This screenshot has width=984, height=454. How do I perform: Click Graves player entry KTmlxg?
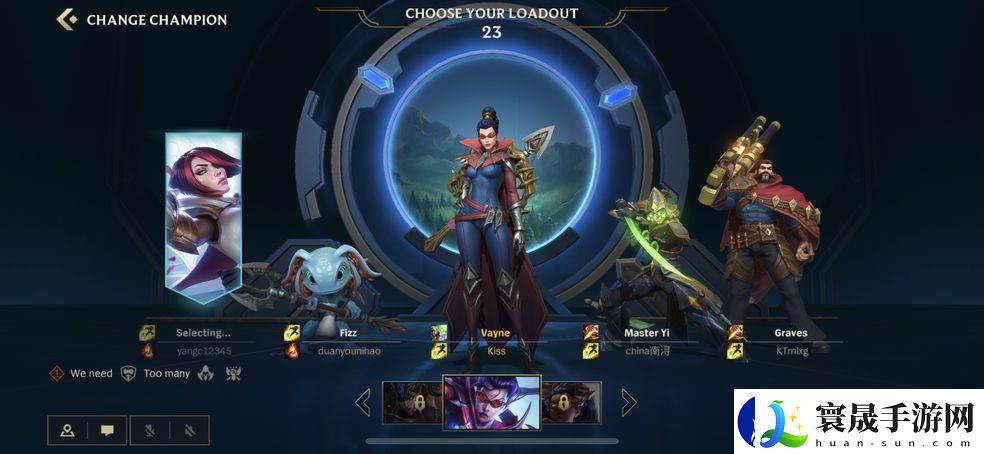point(790,351)
